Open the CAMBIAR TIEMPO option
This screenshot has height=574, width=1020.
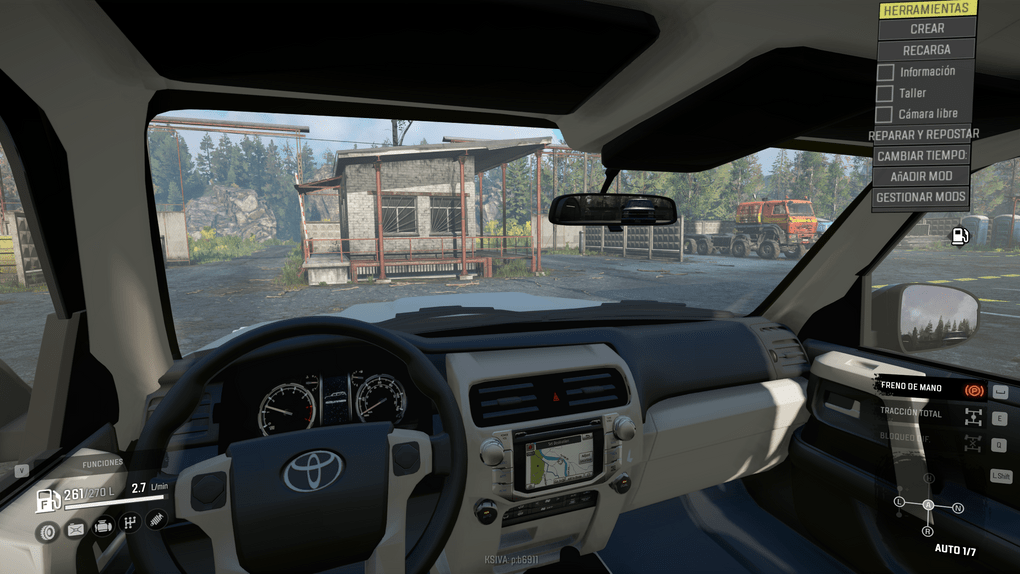(x=922, y=155)
